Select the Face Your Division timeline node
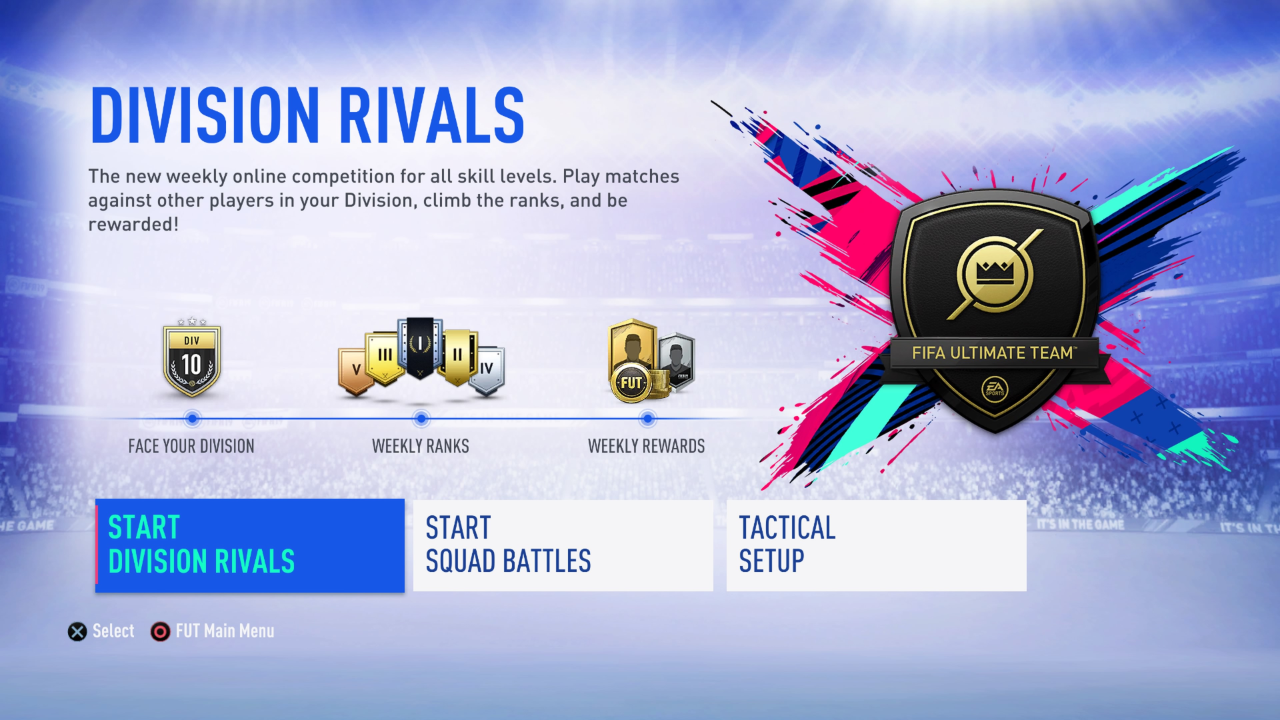The width and height of the screenshot is (1280, 720). (x=191, y=420)
